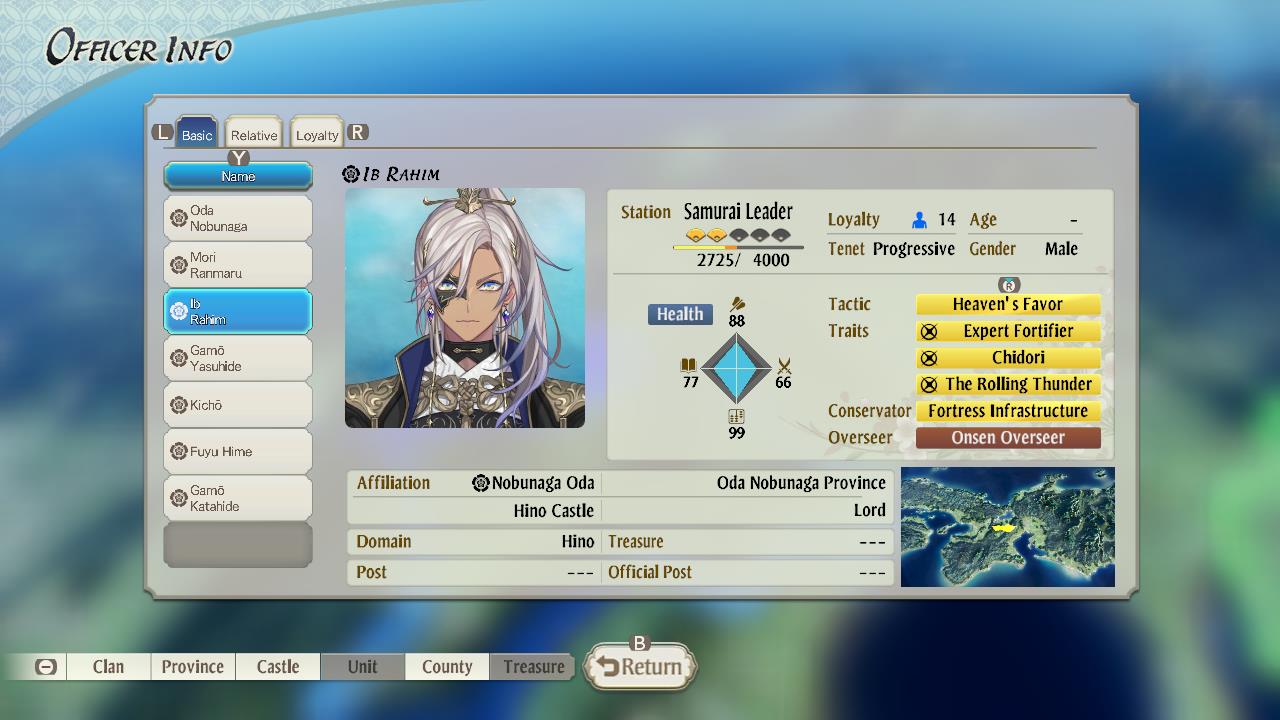Switch to the Relative tab
The image size is (1280, 720).
tap(253, 131)
